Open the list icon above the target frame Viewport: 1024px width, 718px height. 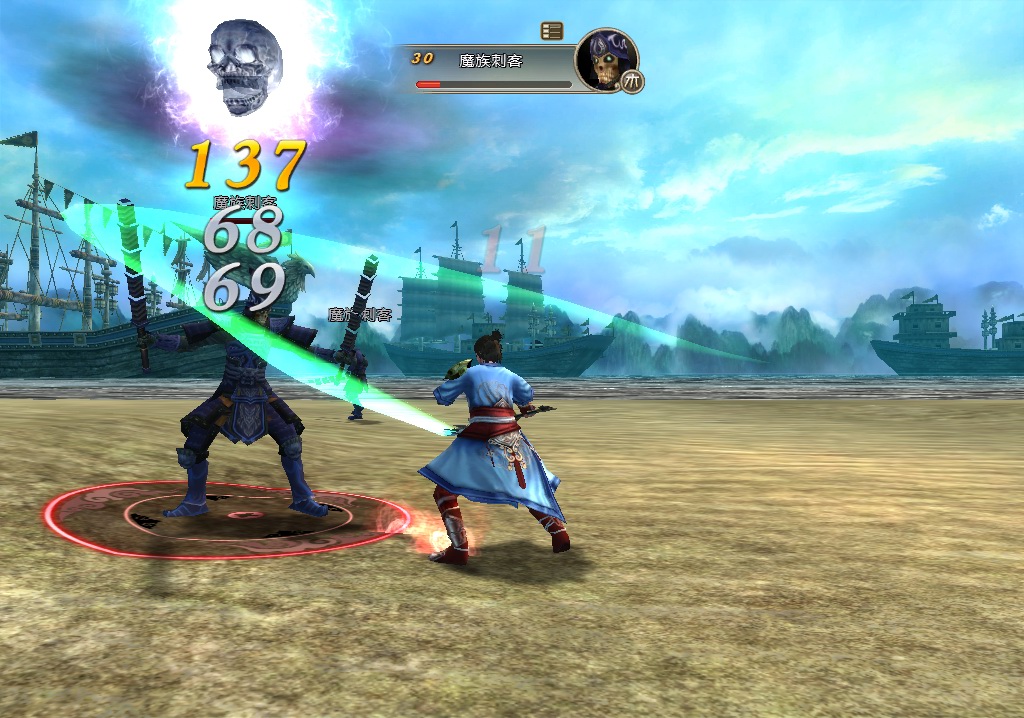click(x=551, y=31)
